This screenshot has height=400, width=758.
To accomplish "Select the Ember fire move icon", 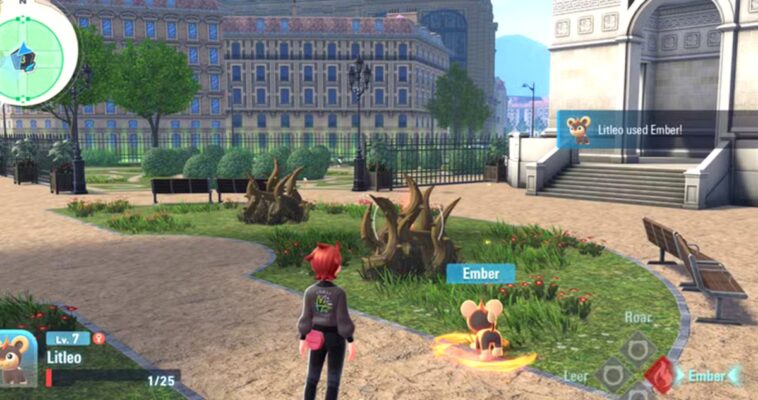I will pos(660,375).
